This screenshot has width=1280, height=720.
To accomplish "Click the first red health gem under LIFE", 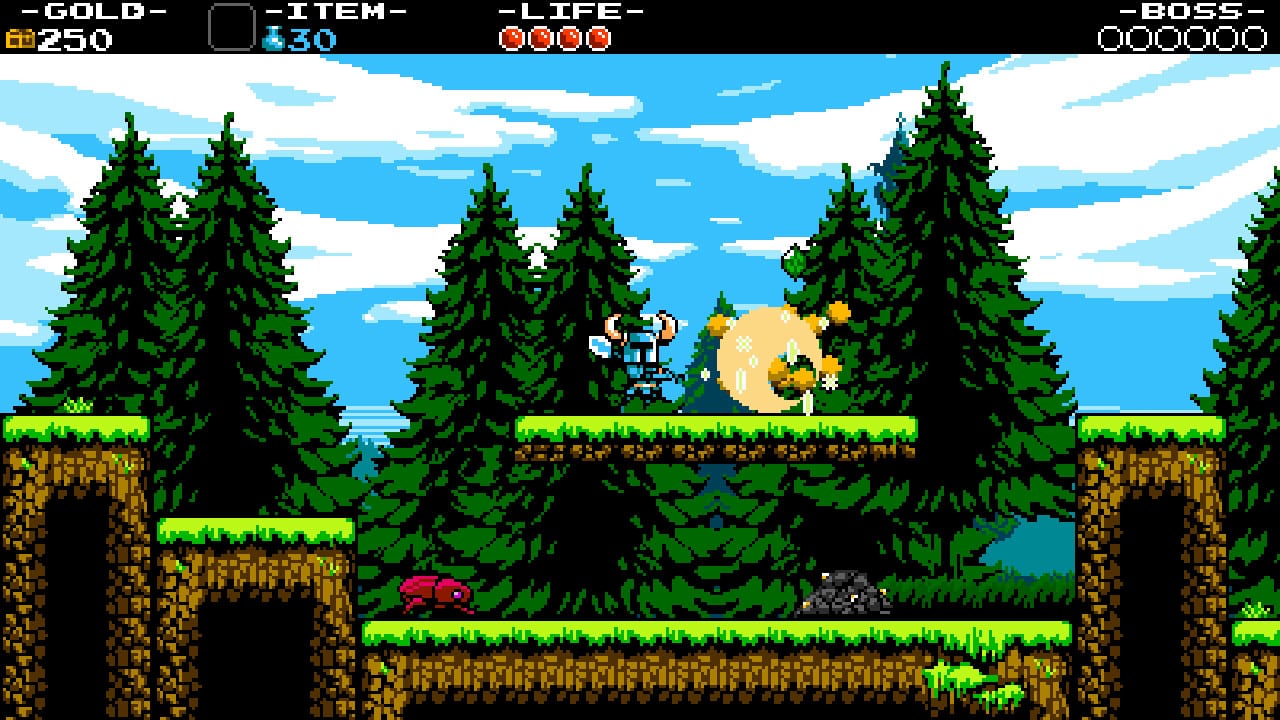I will click(509, 39).
